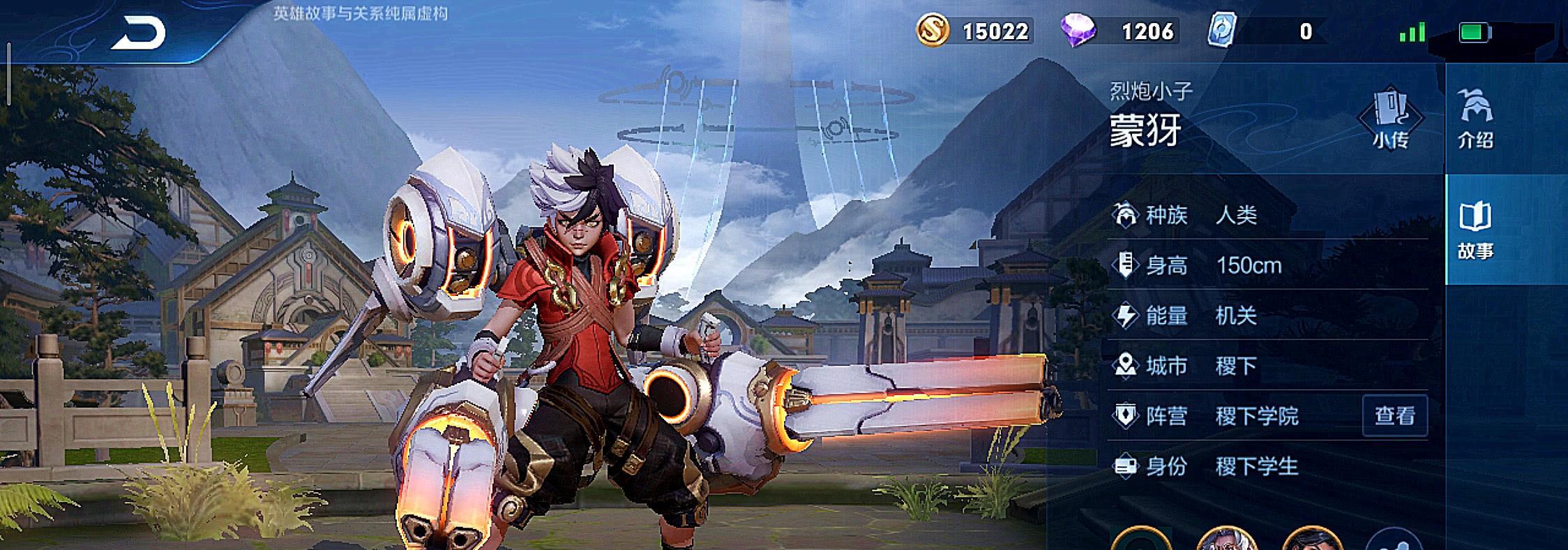Go back using the return arrow
The image size is (1568, 550).
pyautogui.click(x=139, y=33)
